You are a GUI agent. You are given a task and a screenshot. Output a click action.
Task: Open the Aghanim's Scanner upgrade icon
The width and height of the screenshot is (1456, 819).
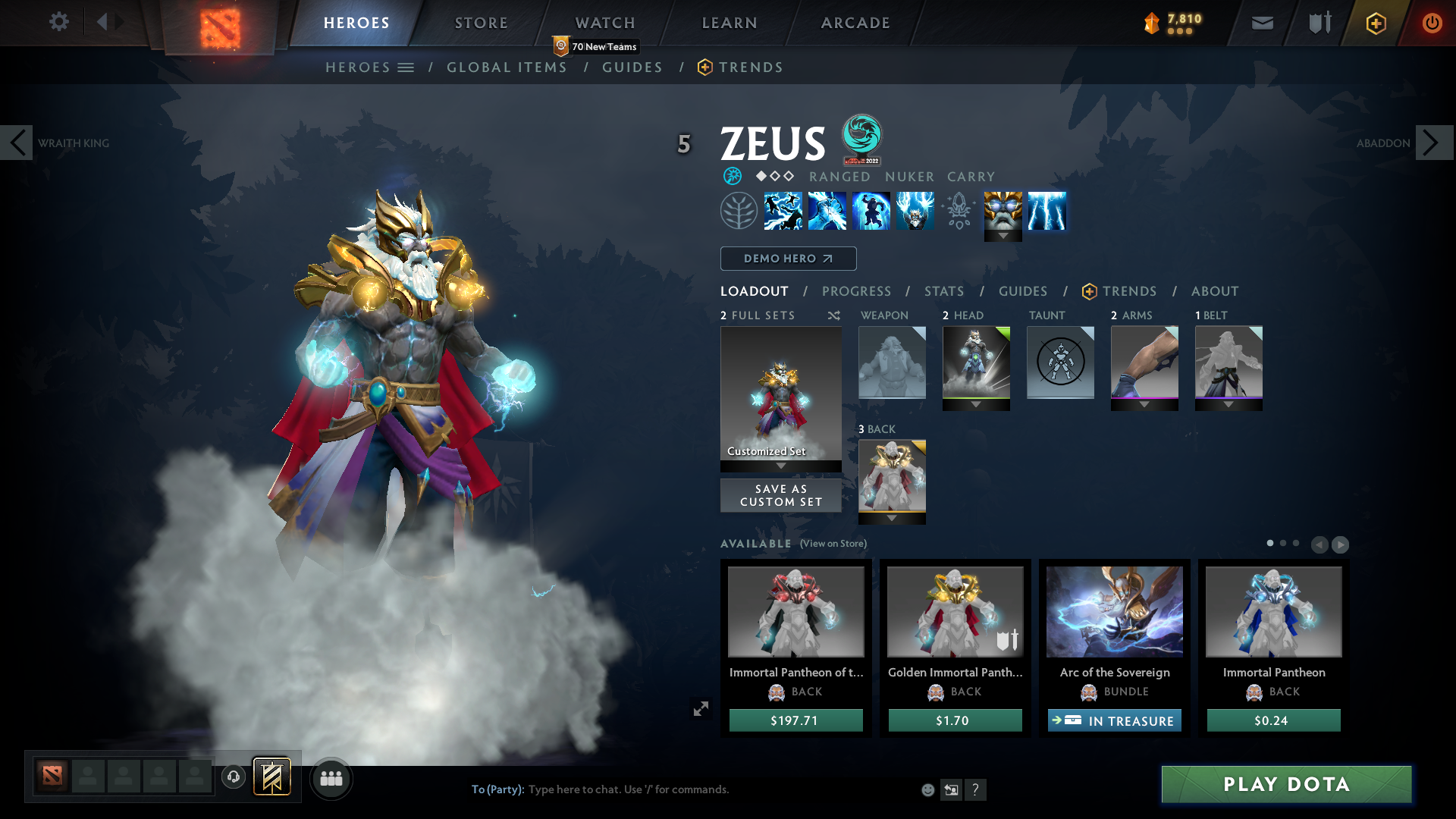click(958, 211)
